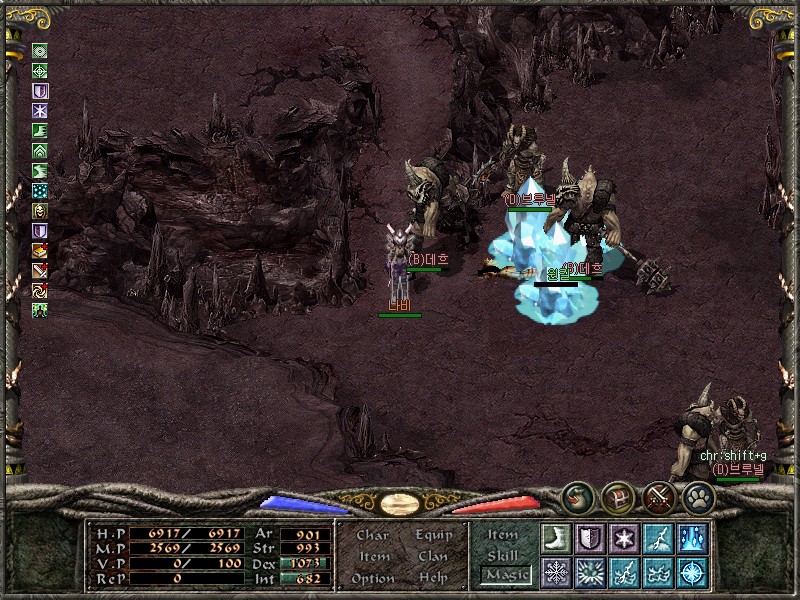This screenshot has height=600, width=800.
Task: Open the round treasure chest button
Action: 617,496
